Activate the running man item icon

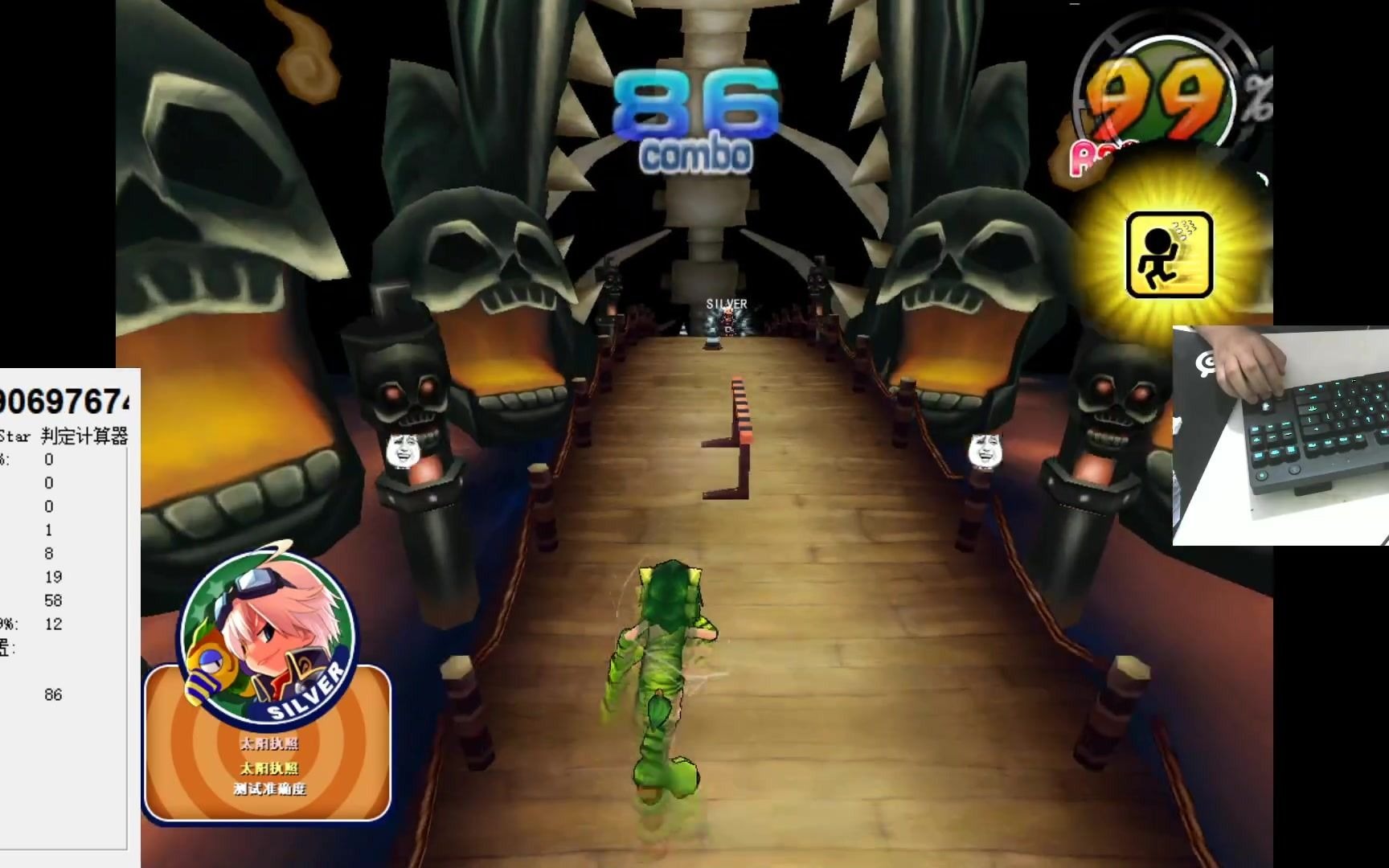point(1169,255)
